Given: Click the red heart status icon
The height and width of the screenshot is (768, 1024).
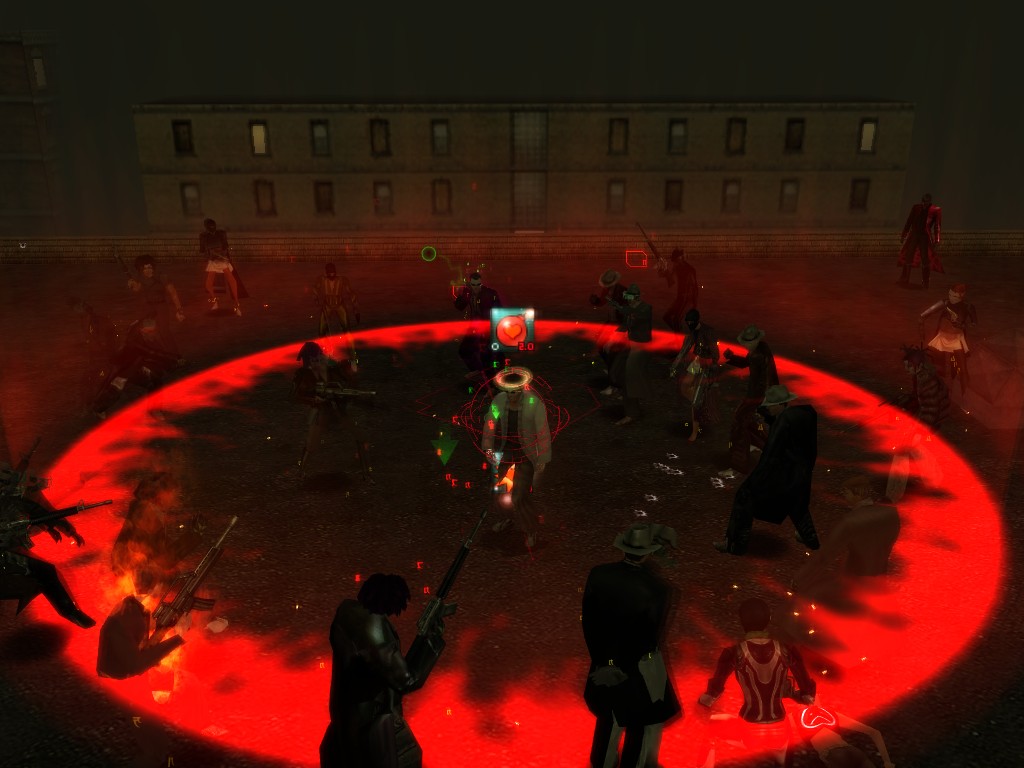Looking at the screenshot, I should tap(512, 327).
